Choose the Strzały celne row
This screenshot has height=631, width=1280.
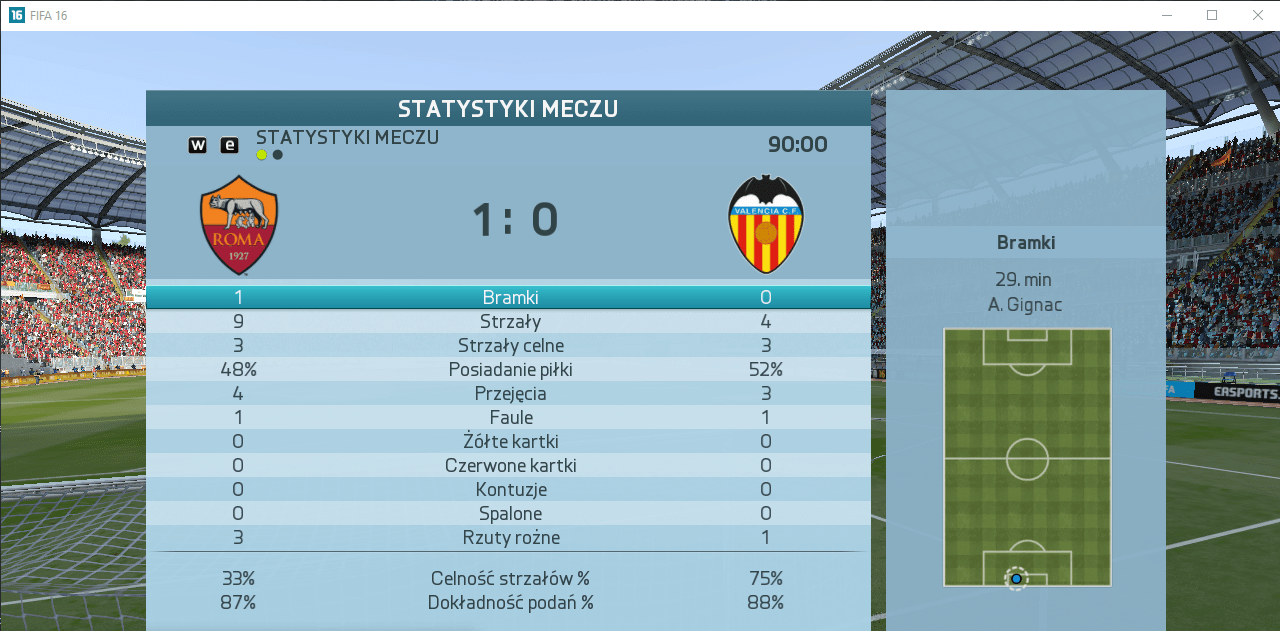pyautogui.click(x=510, y=345)
